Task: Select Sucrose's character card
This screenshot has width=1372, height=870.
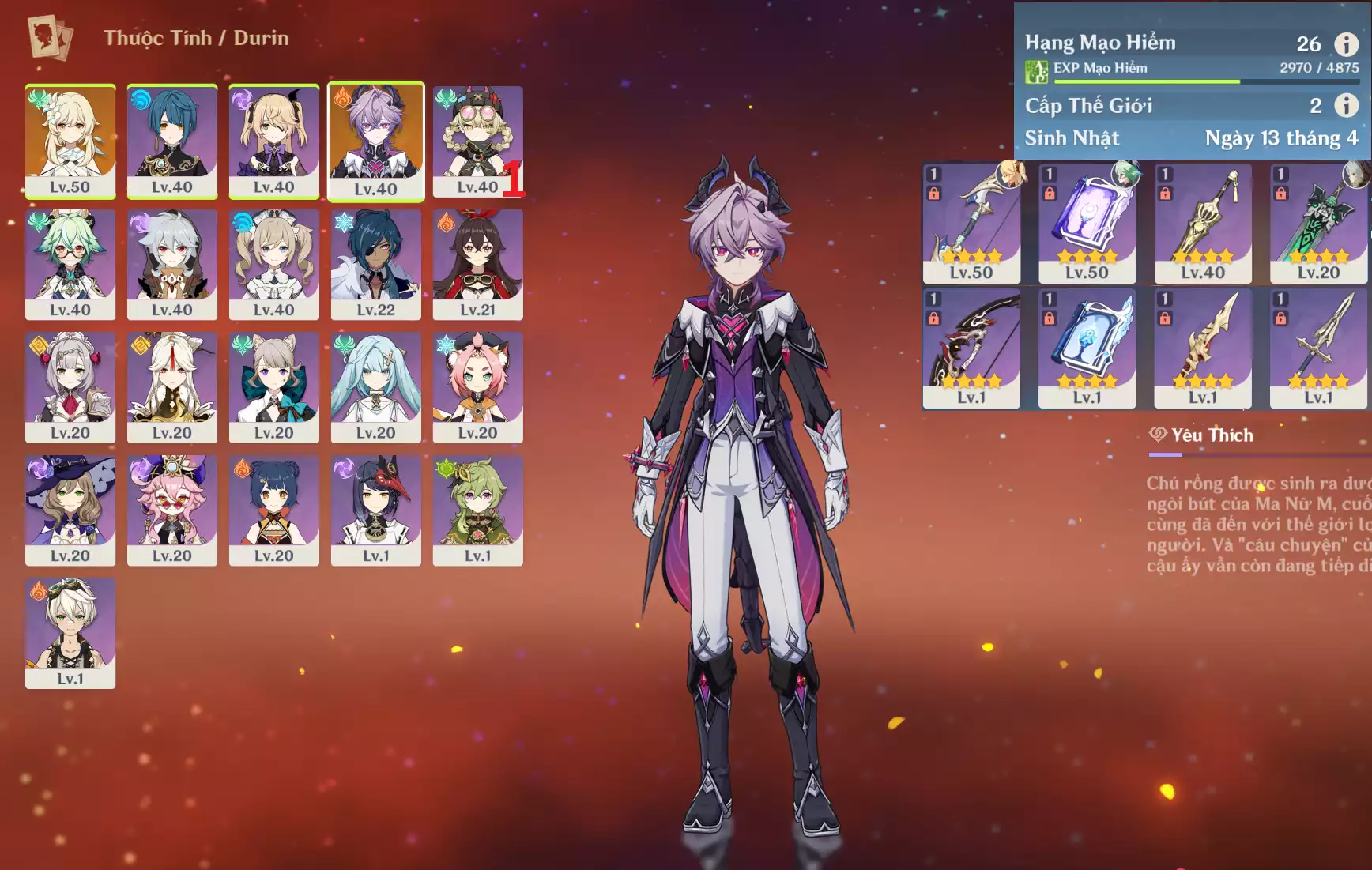Action: (70, 264)
